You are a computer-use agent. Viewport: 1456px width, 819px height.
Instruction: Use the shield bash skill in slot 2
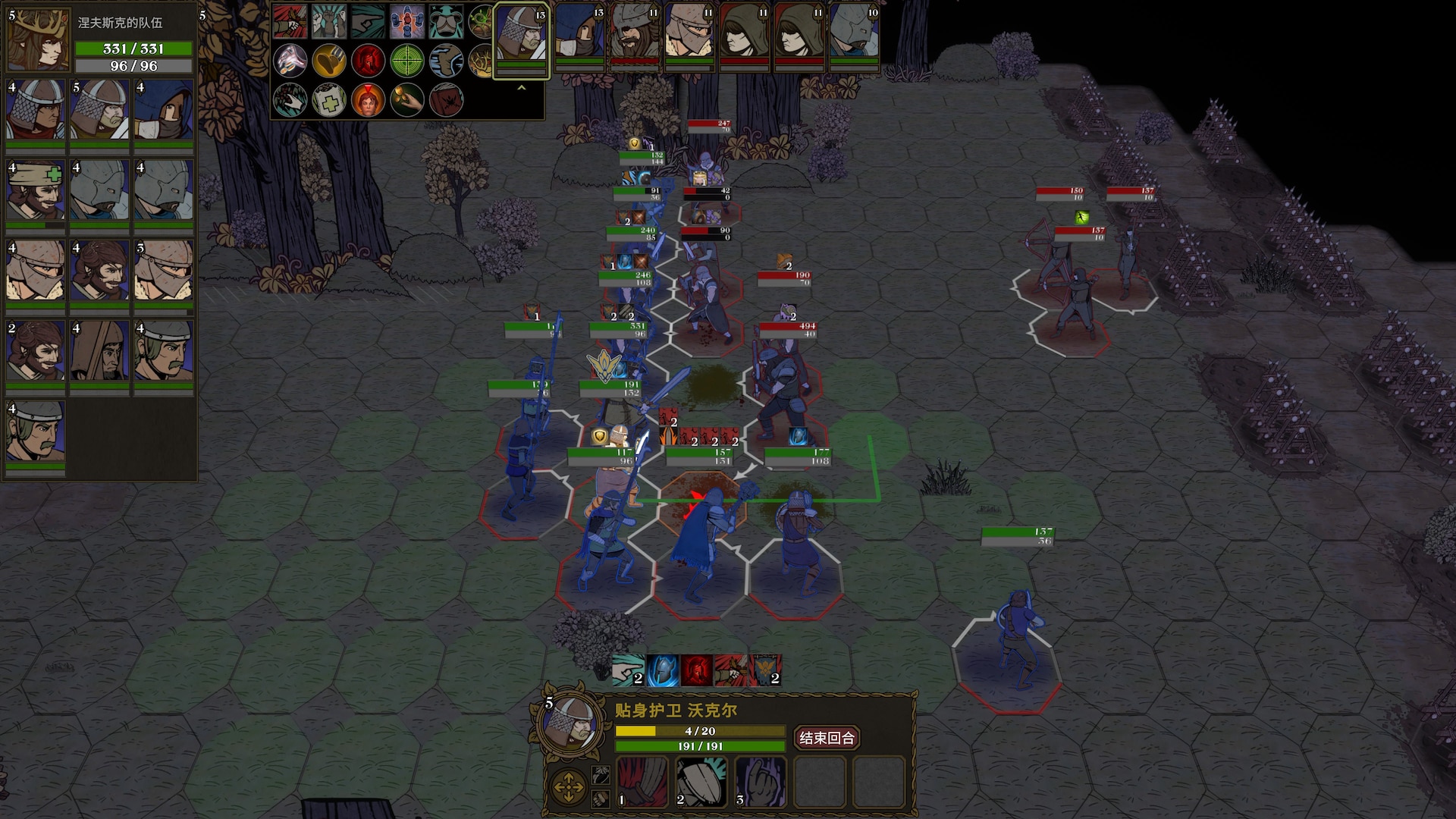[x=701, y=782]
